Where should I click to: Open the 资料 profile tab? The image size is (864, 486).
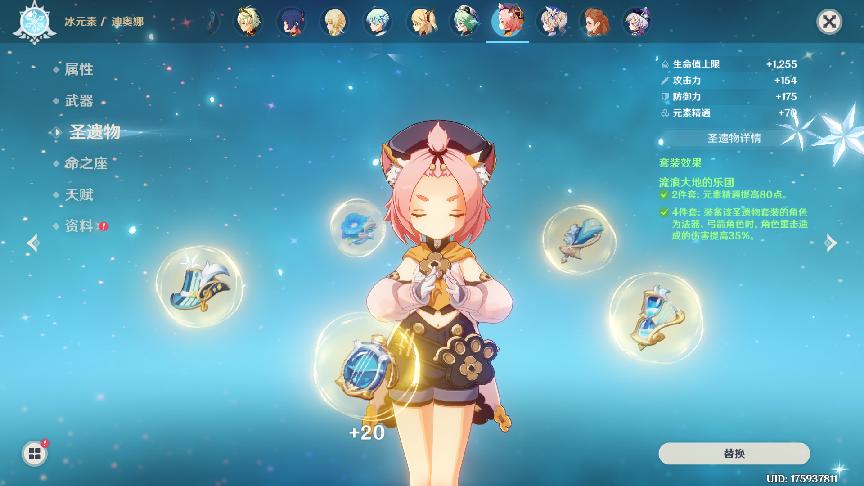point(79,226)
